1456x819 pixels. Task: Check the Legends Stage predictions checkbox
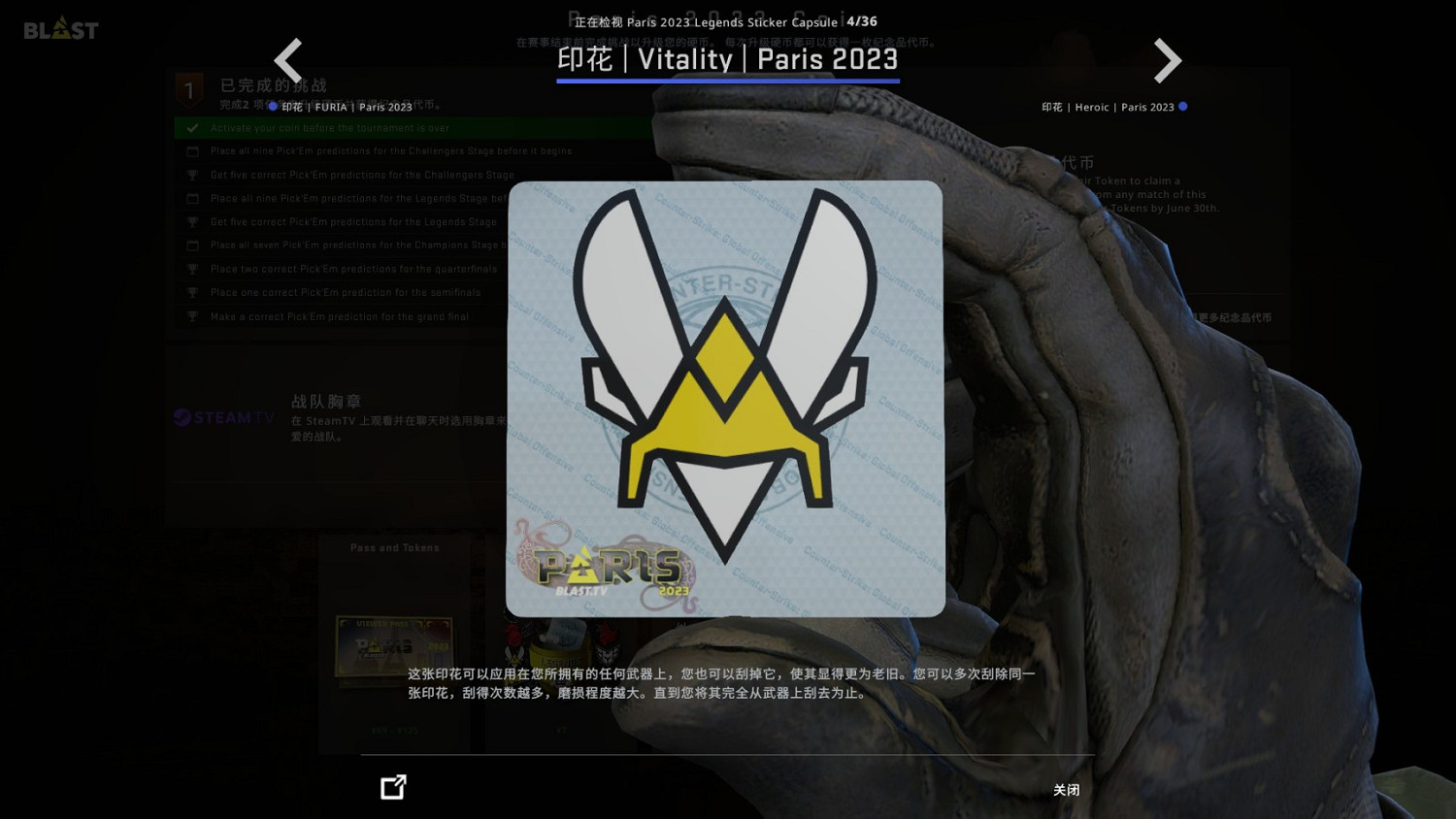[x=192, y=198]
